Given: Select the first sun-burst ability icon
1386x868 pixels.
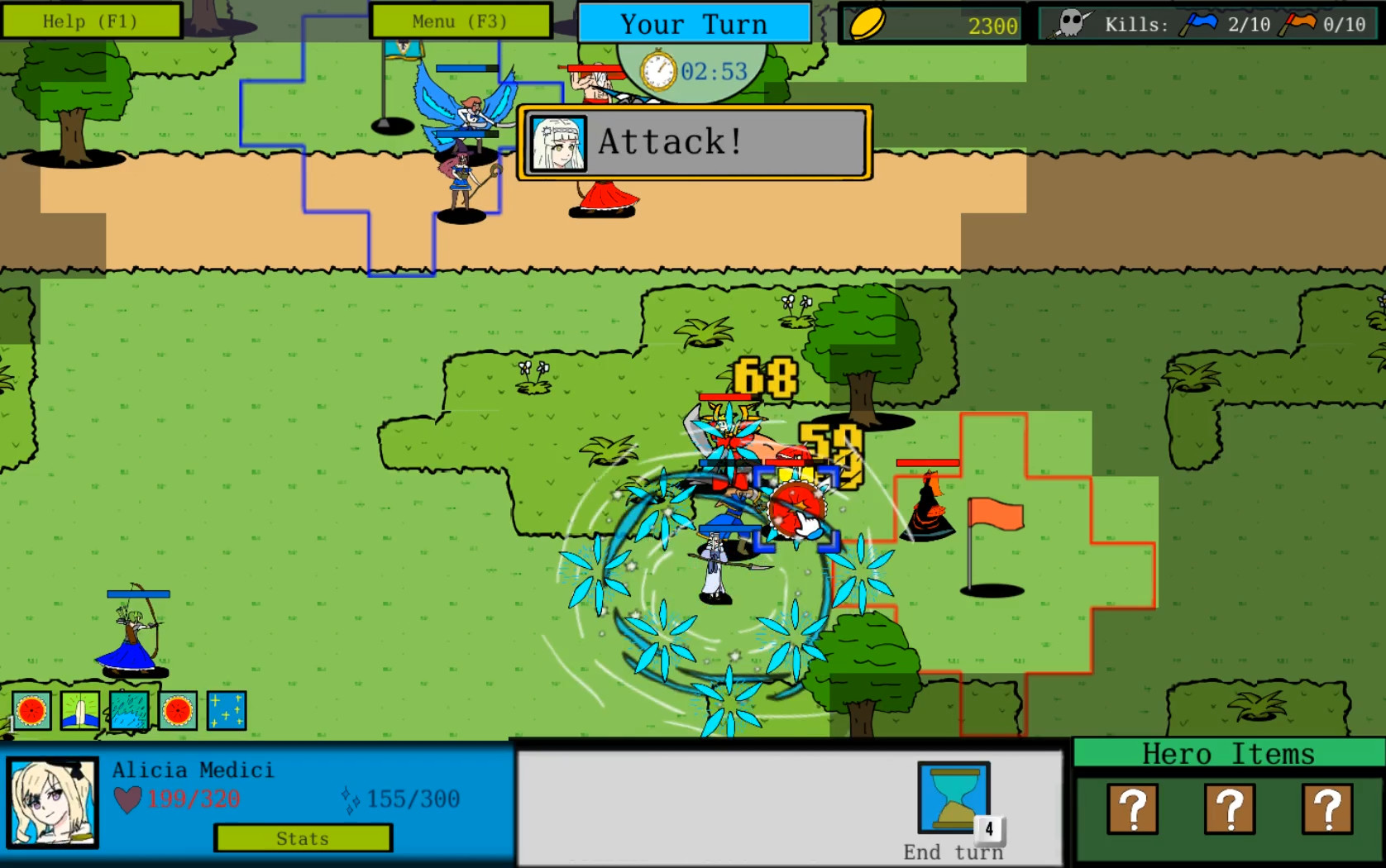Looking at the screenshot, I should pyautogui.click(x=30, y=709).
